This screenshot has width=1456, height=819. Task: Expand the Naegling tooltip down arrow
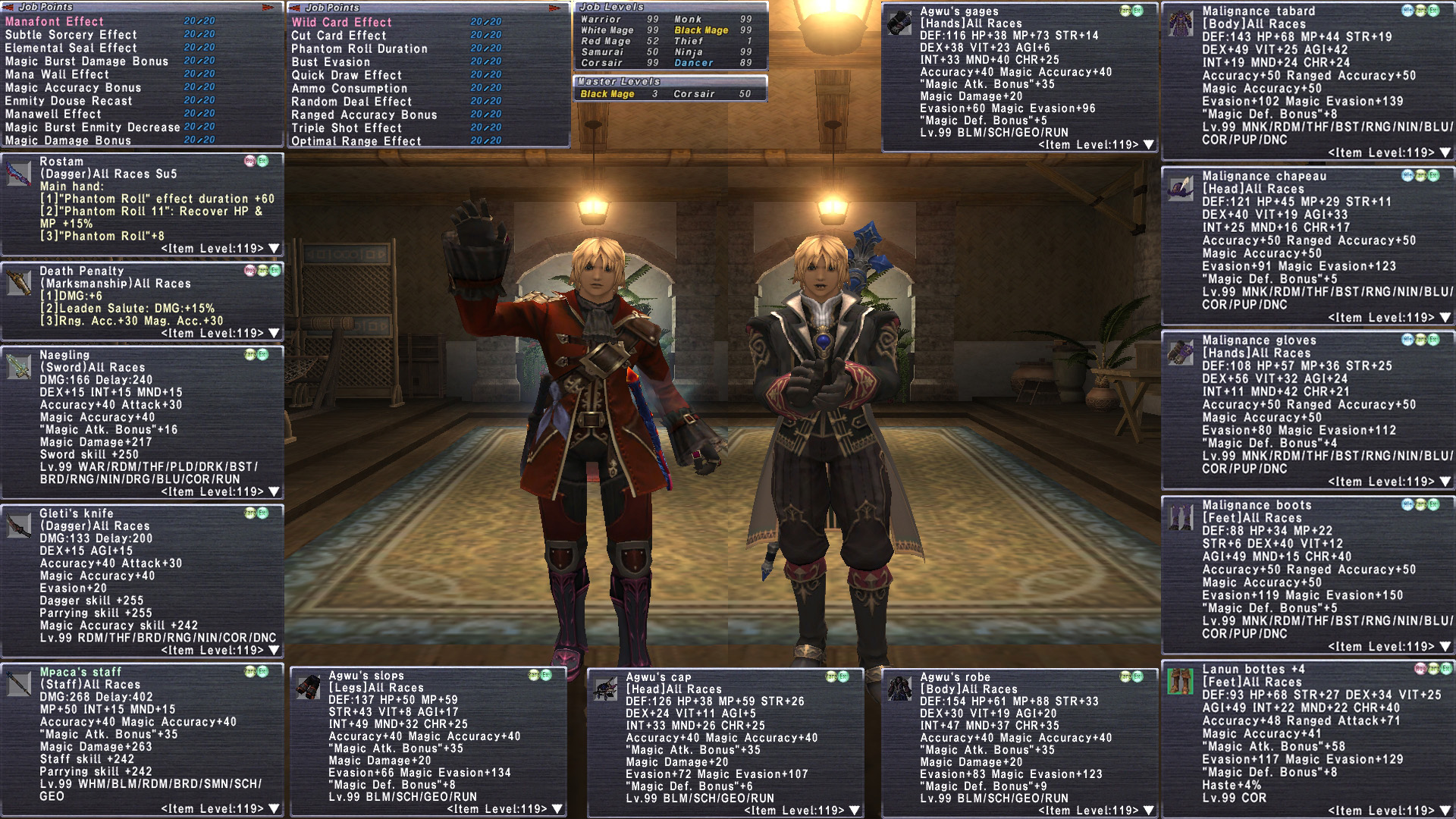(x=274, y=492)
